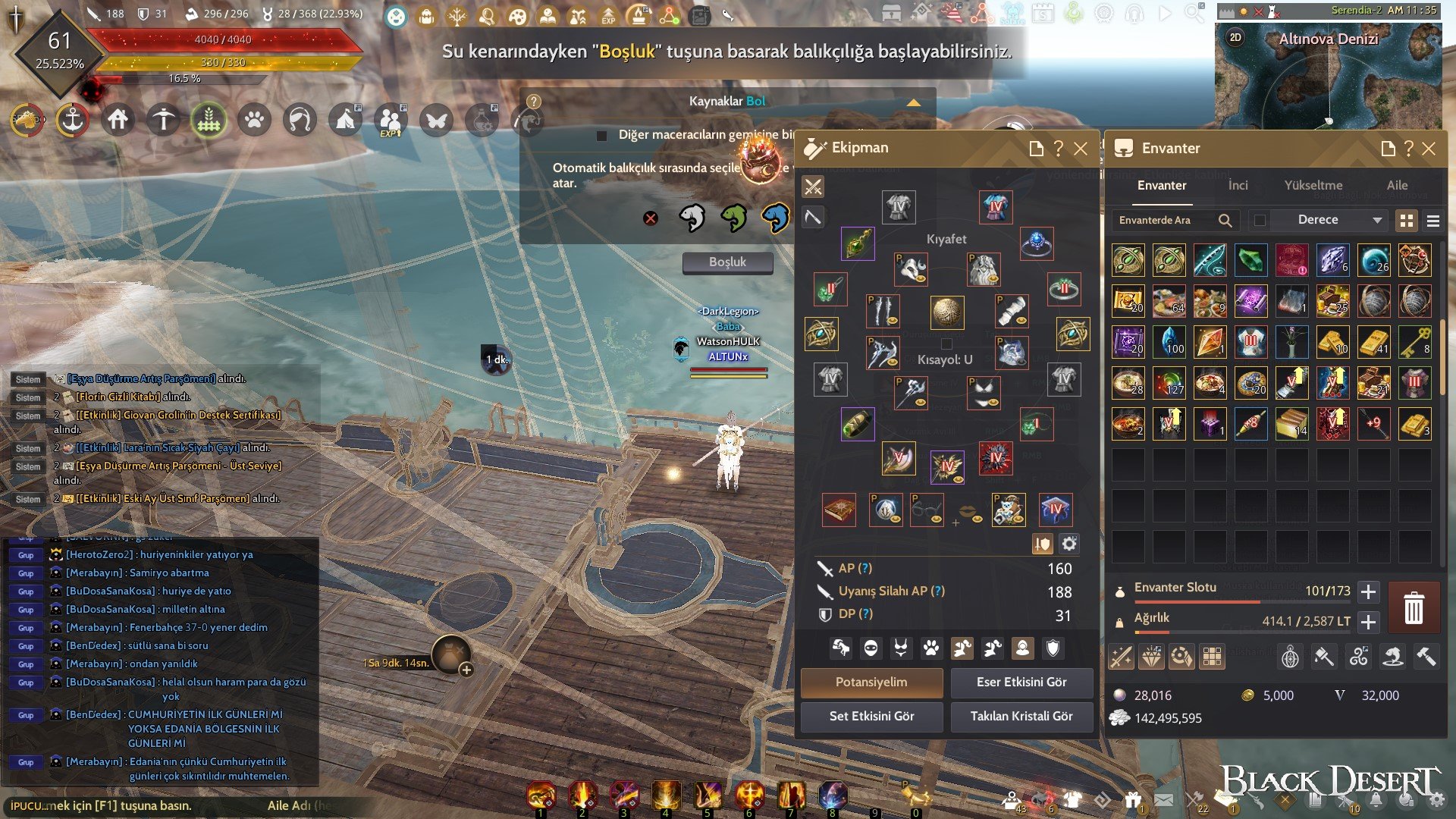Click the Potansiyelim button
Image resolution: width=1456 pixels, height=819 pixels.
pos(871,682)
